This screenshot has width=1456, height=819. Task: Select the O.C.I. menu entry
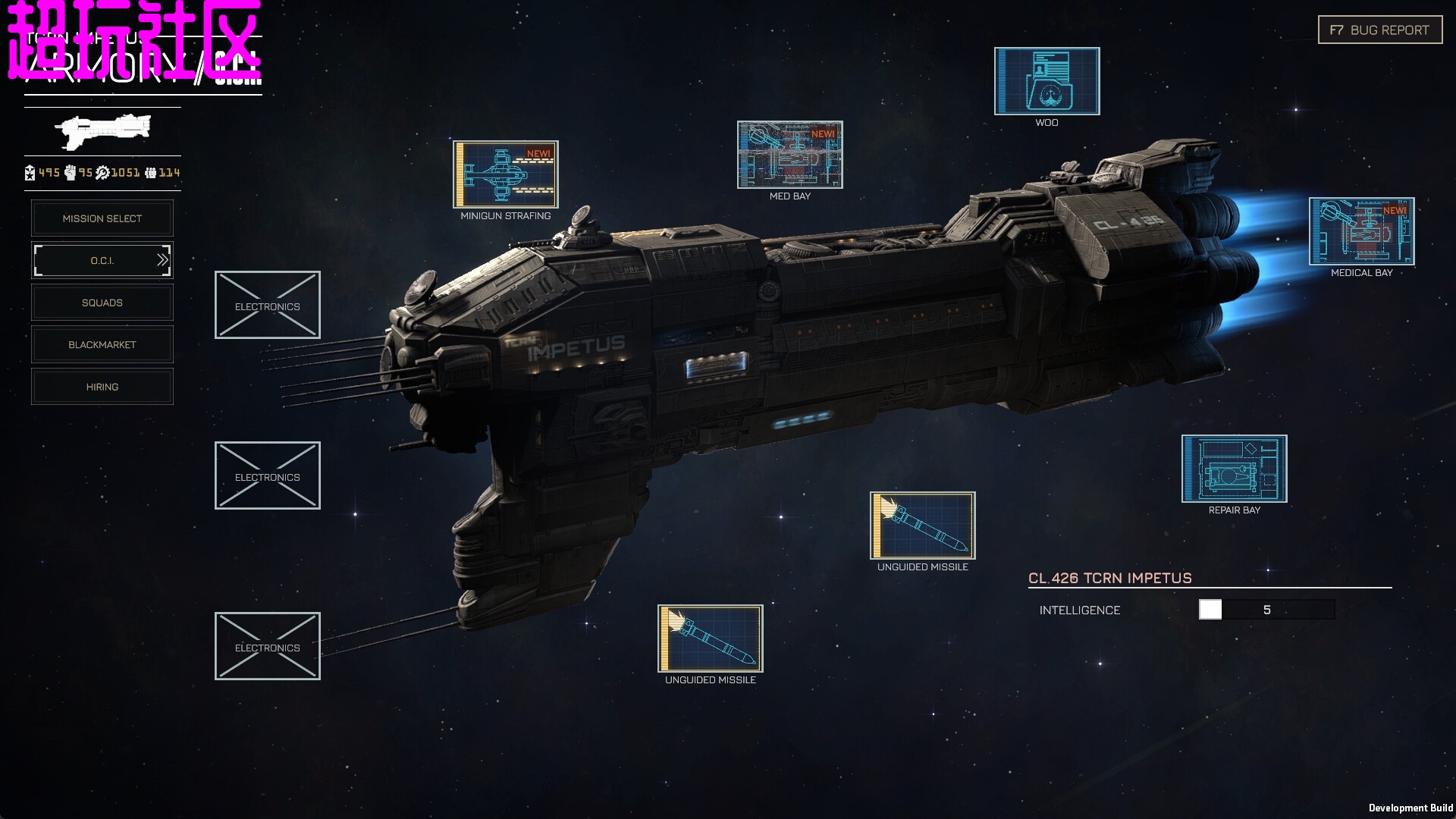[102, 261]
